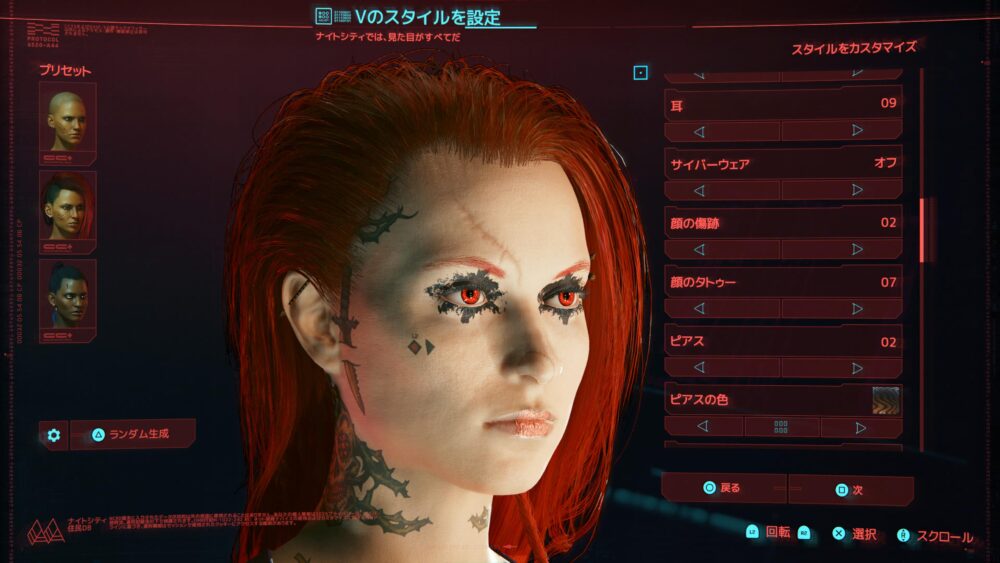Select the previous ピアス piercing style
This screenshot has height=563, width=1000.
point(699,368)
